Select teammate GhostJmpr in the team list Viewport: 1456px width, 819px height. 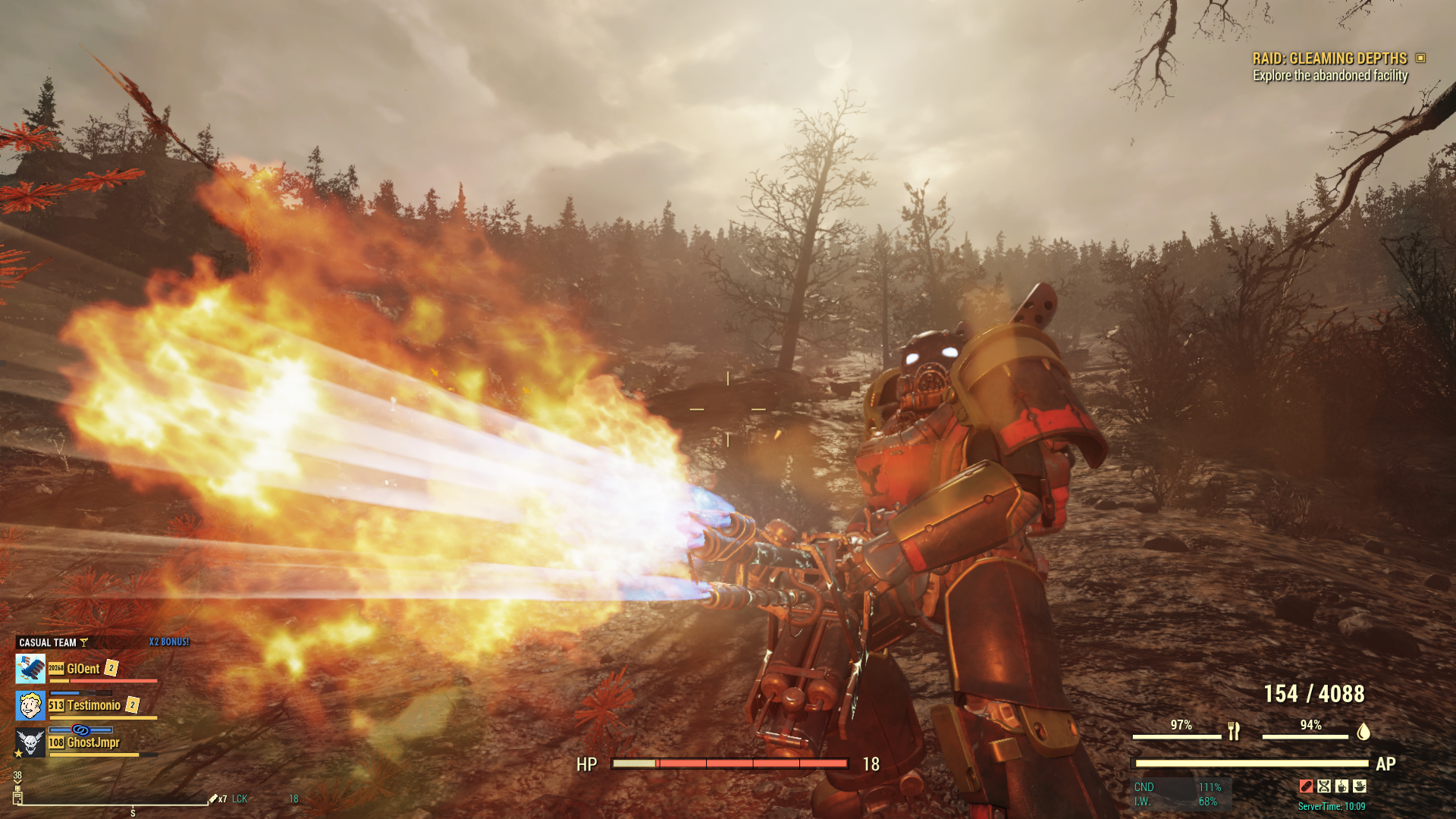pyautogui.click(x=93, y=742)
